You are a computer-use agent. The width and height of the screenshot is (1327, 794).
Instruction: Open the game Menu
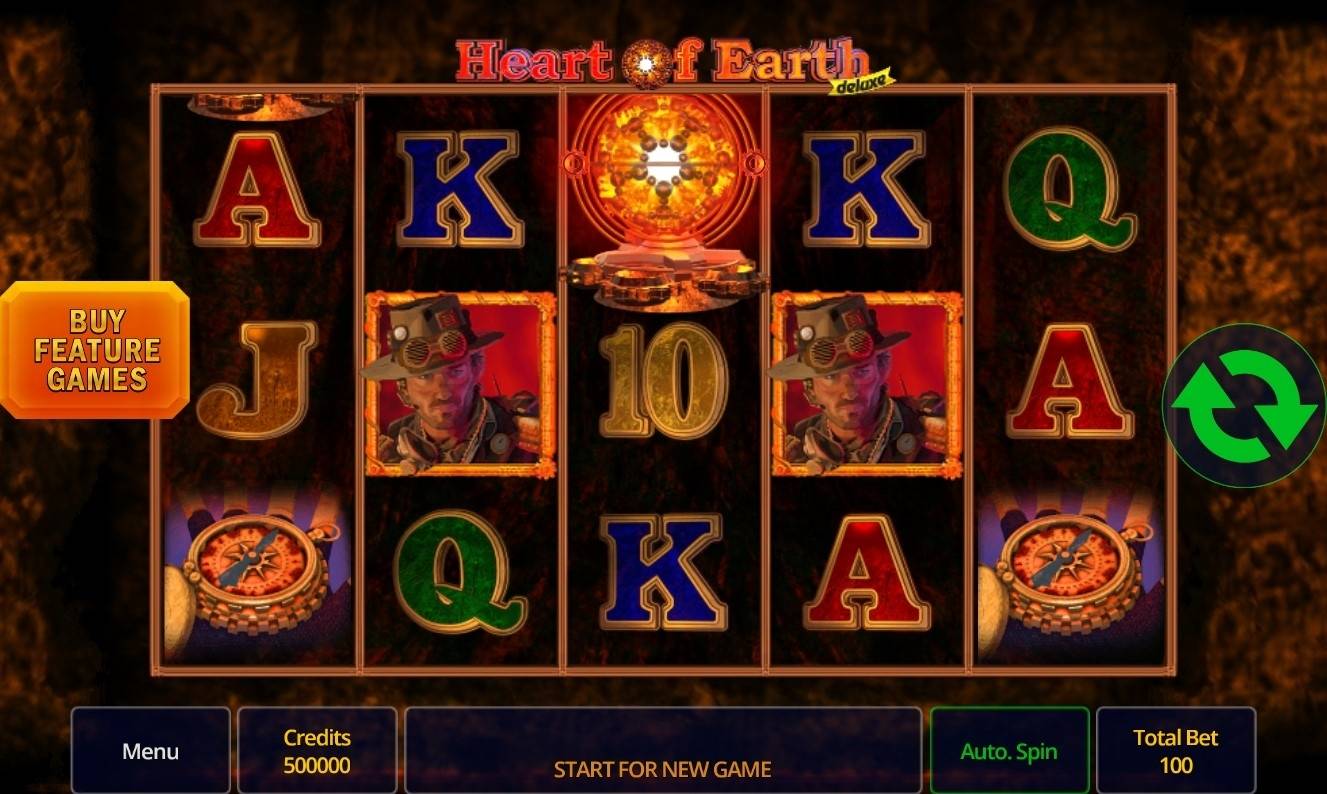(150, 751)
